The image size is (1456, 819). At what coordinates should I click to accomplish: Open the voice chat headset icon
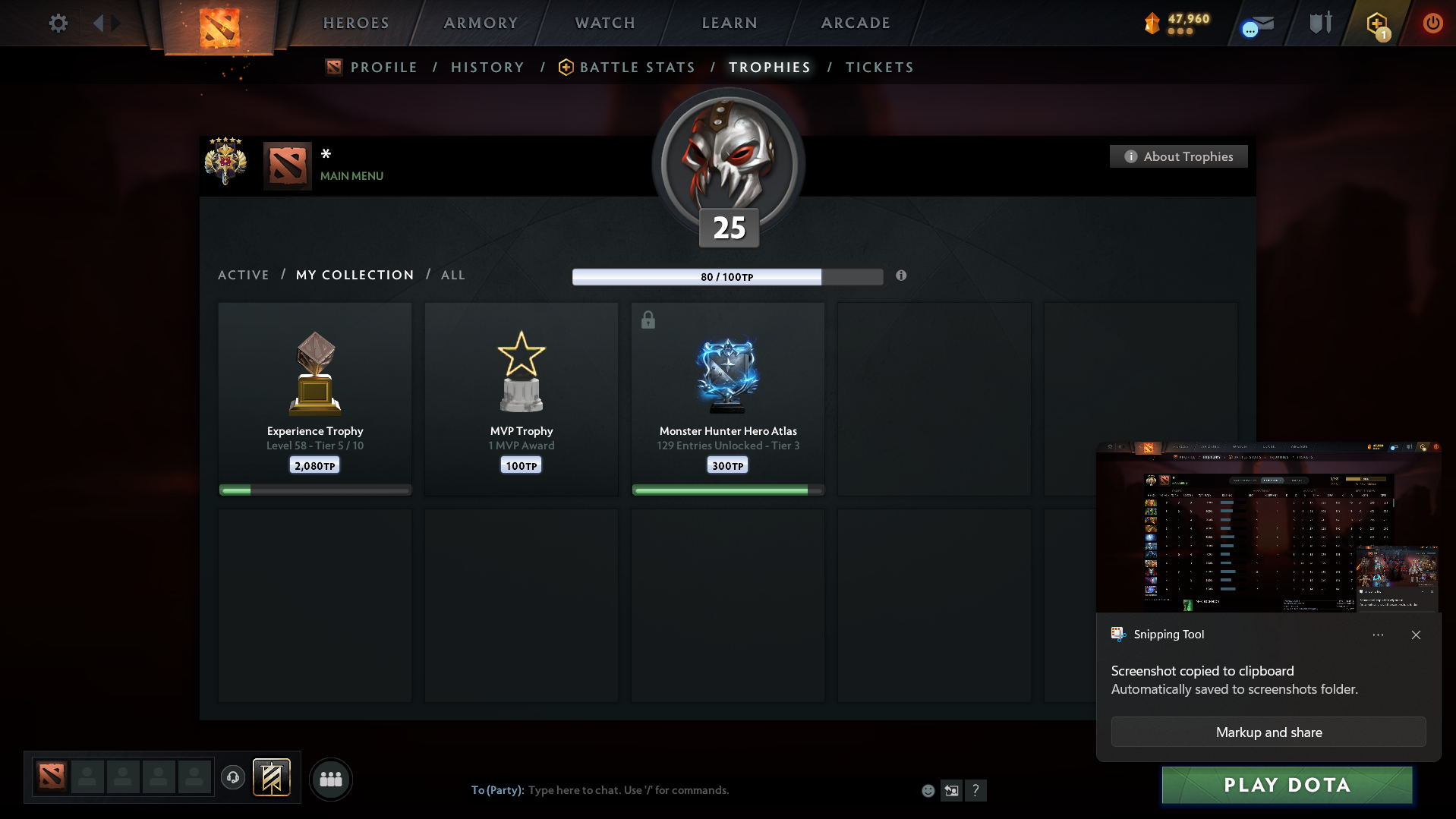(x=233, y=778)
